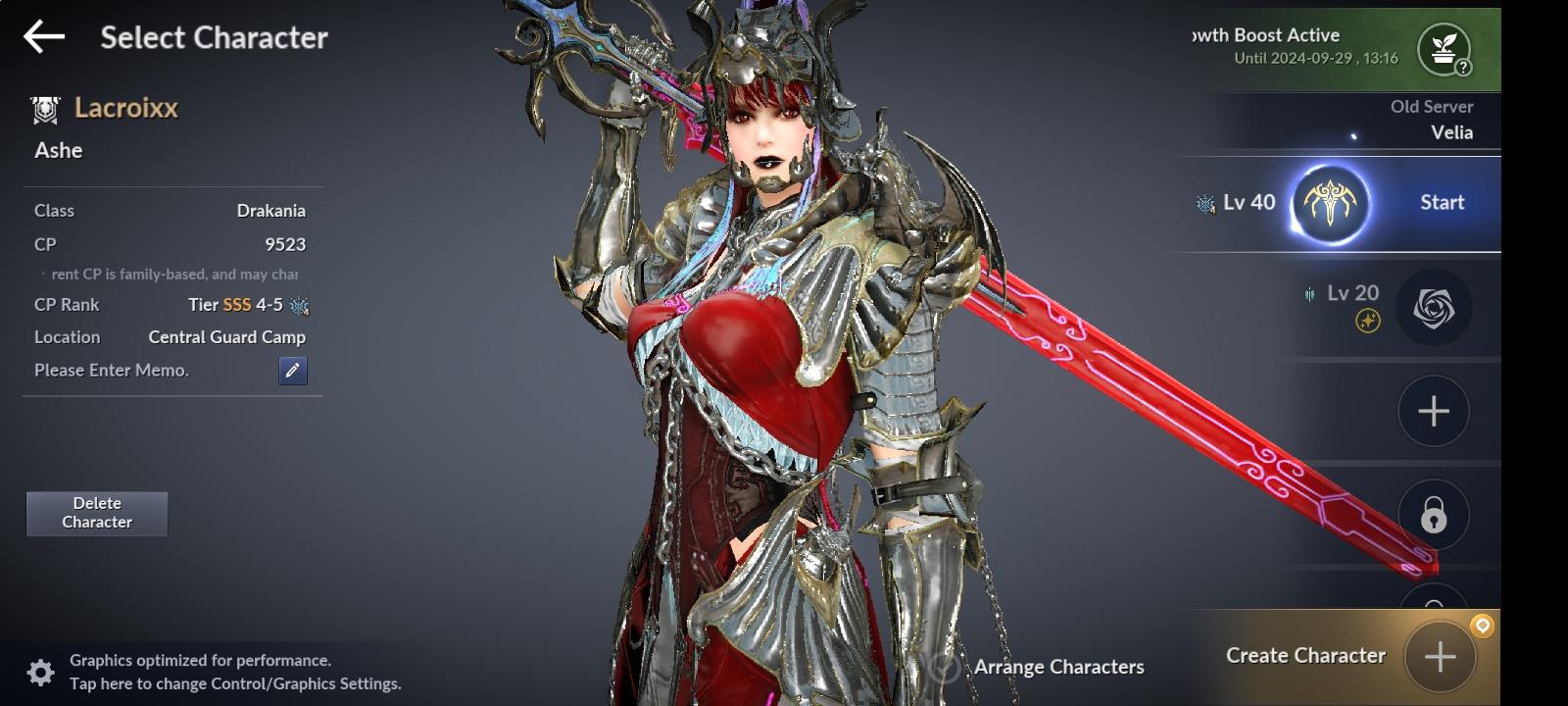The image size is (1568, 706).
Task: Open the memo edit pencil icon
Action: pos(291,371)
